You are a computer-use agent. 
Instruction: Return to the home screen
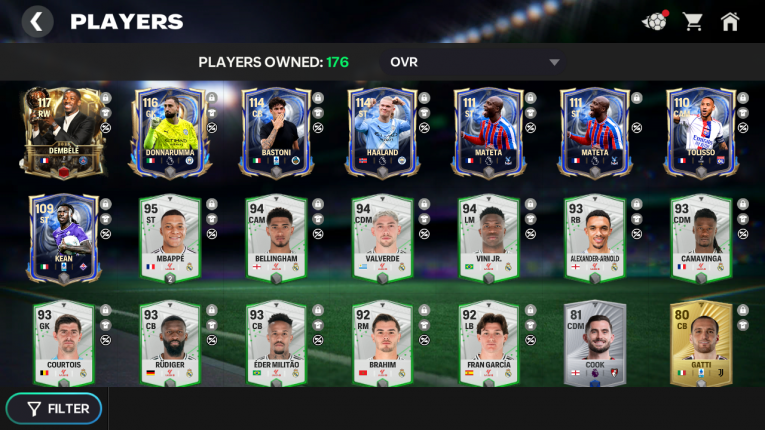(x=731, y=21)
